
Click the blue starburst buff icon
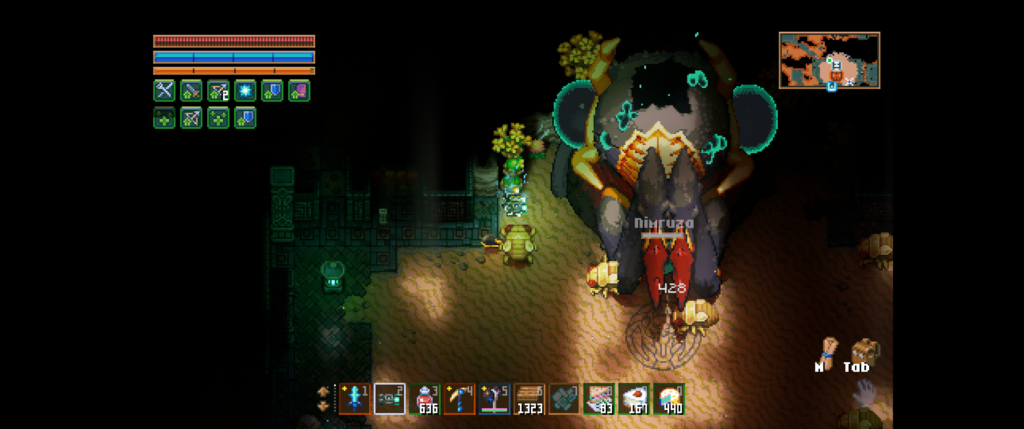click(x=245, y=91)
